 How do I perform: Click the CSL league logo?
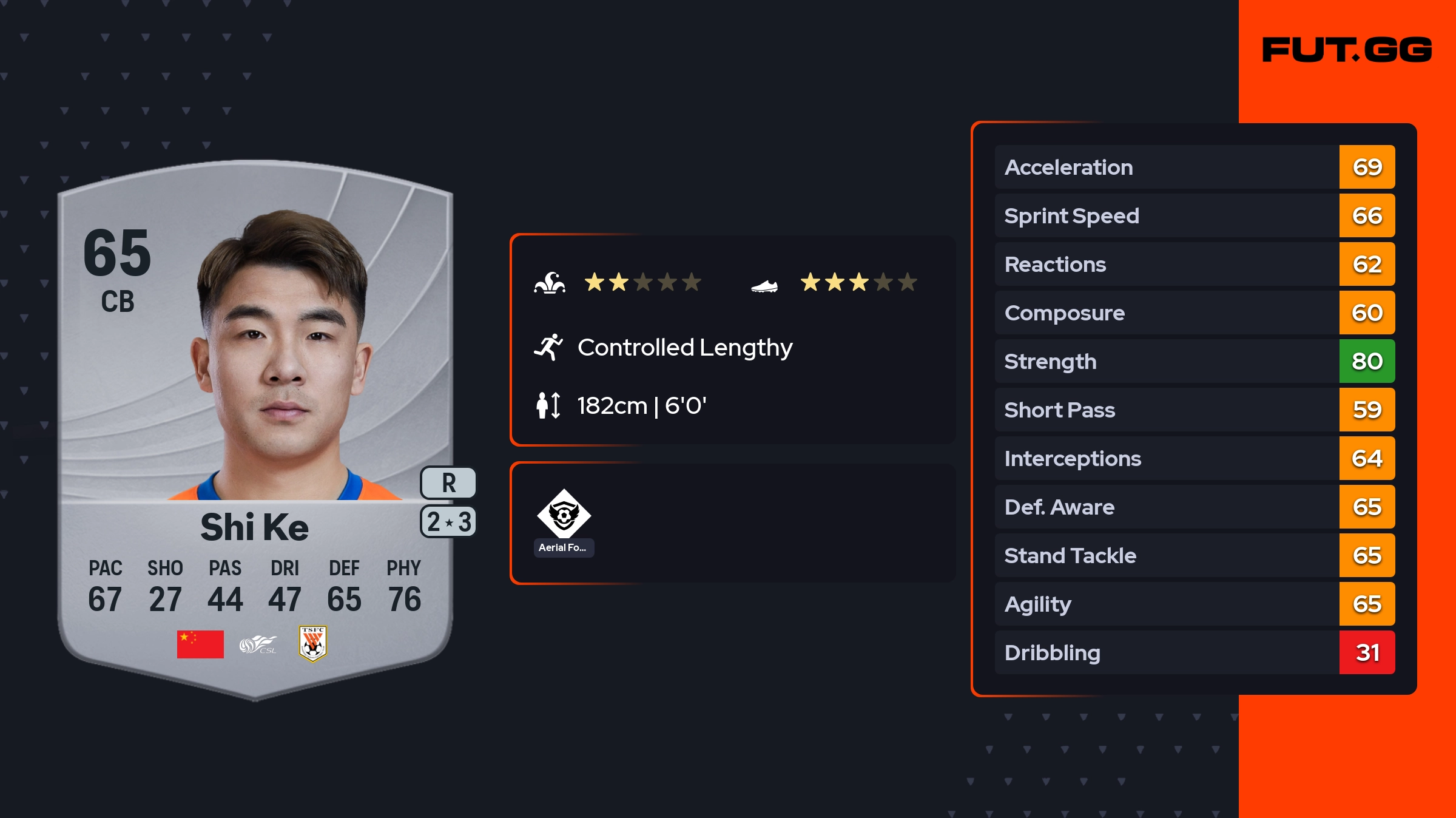258,644
